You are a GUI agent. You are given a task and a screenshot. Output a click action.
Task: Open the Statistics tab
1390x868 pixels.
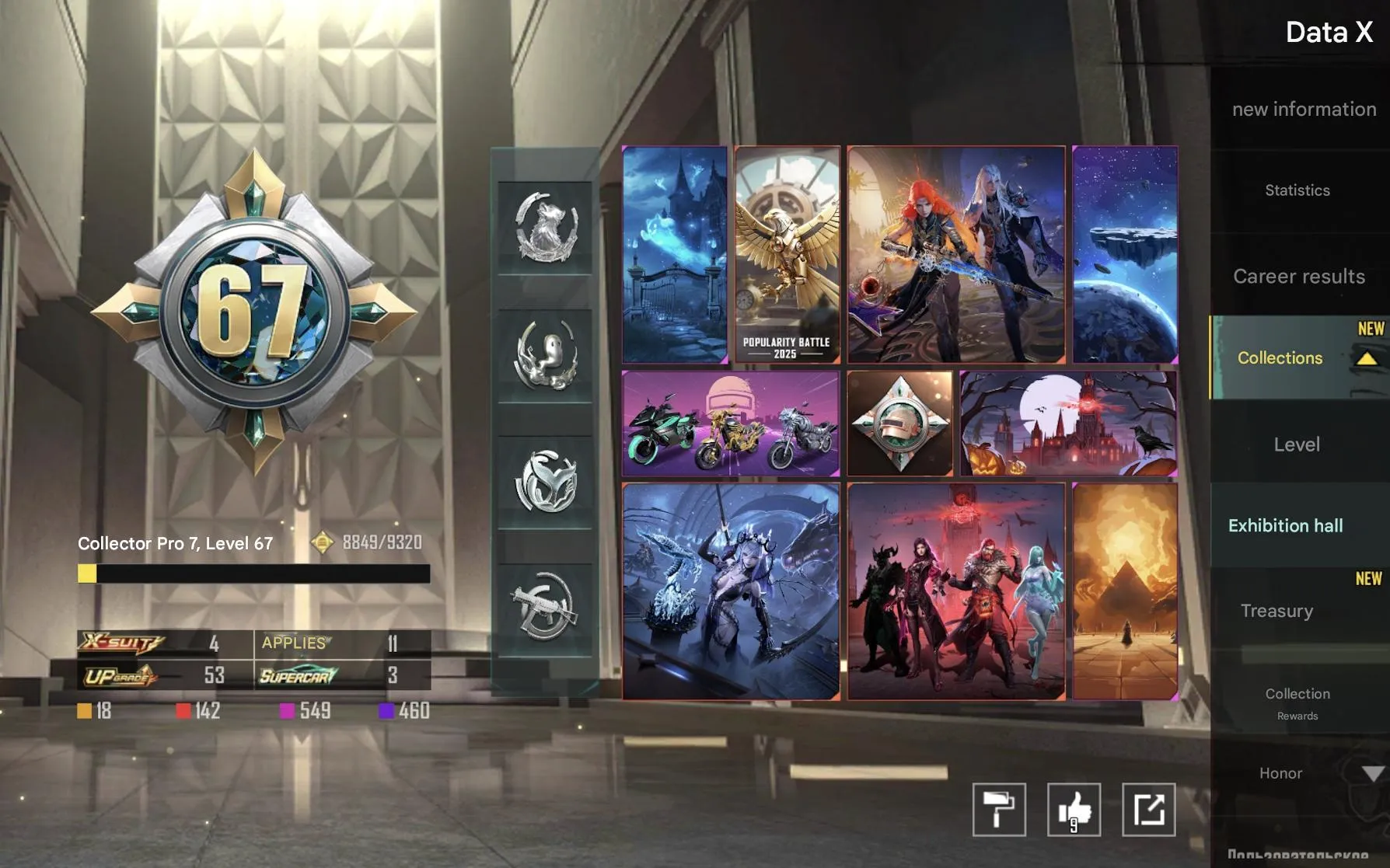tap(1296, 190)
